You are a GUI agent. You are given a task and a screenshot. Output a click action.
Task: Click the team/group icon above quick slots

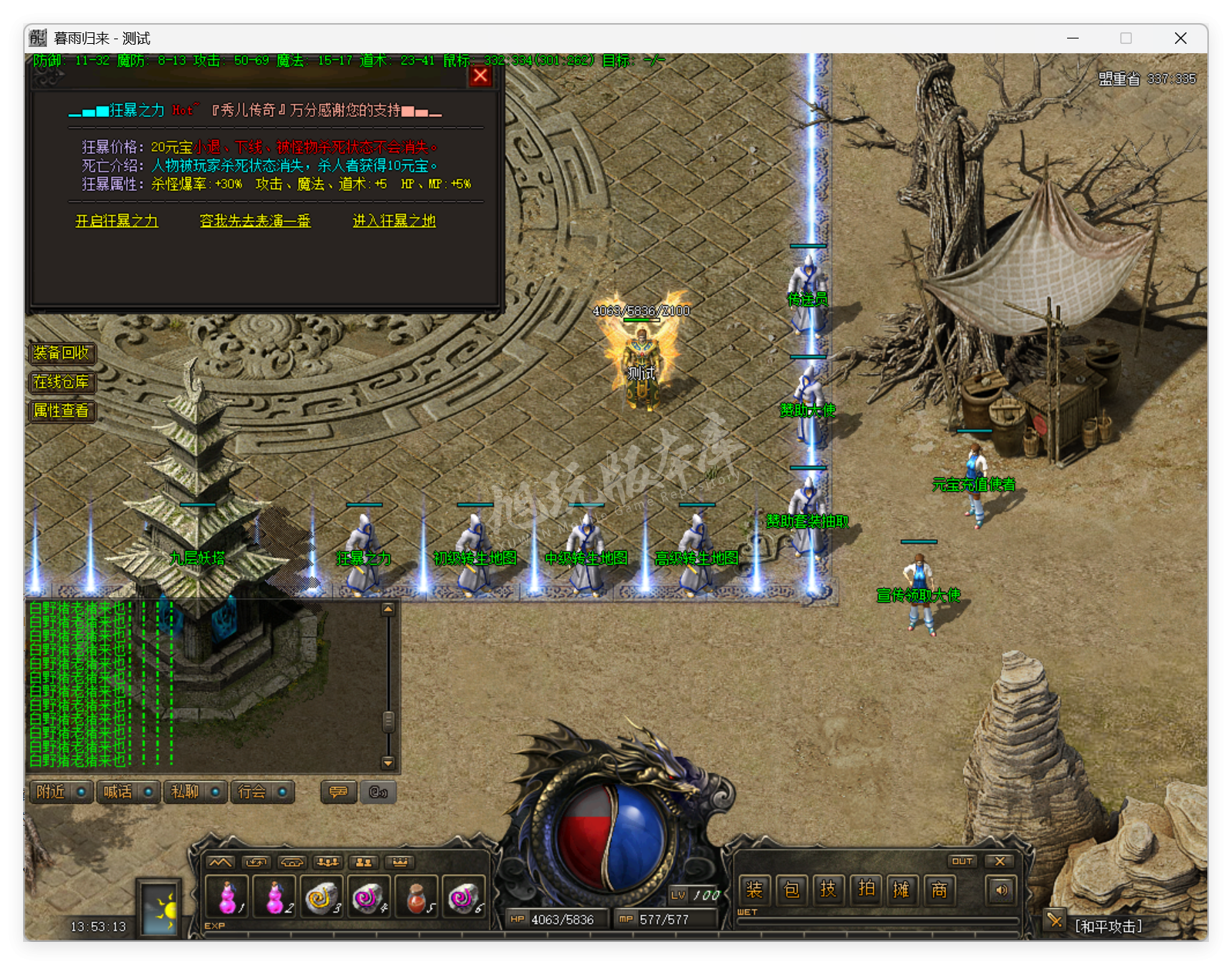click(x=364, y=863)
